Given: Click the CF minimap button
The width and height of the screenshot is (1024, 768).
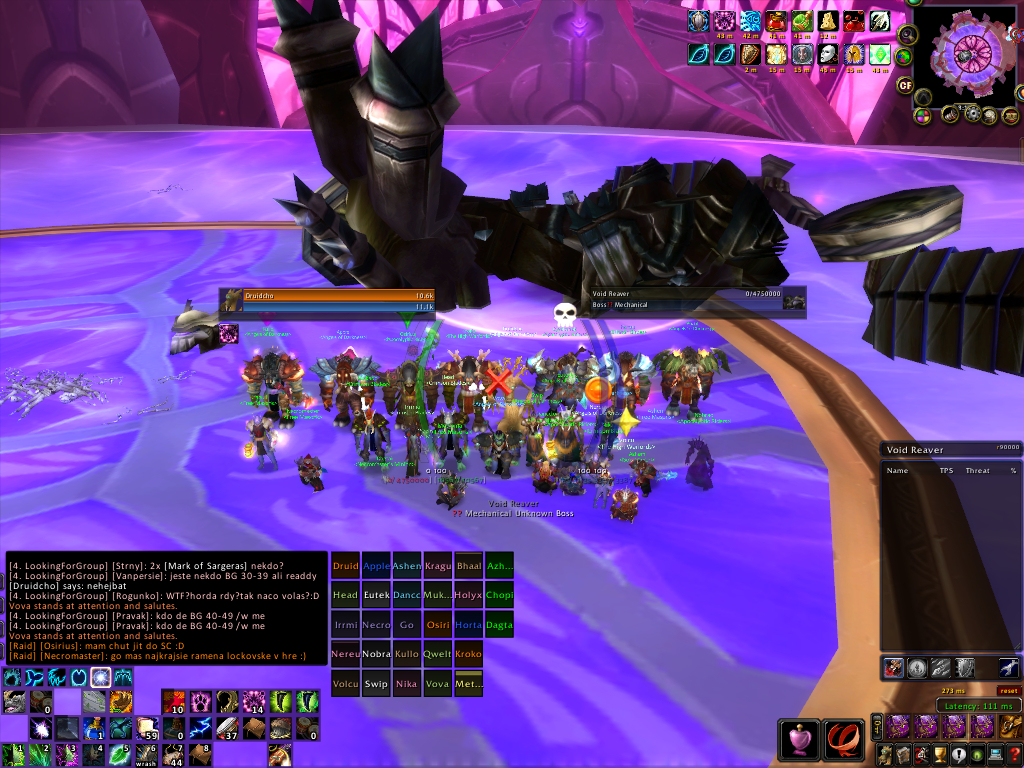Looking at the screenshot, I should click(x=905, y=85).
